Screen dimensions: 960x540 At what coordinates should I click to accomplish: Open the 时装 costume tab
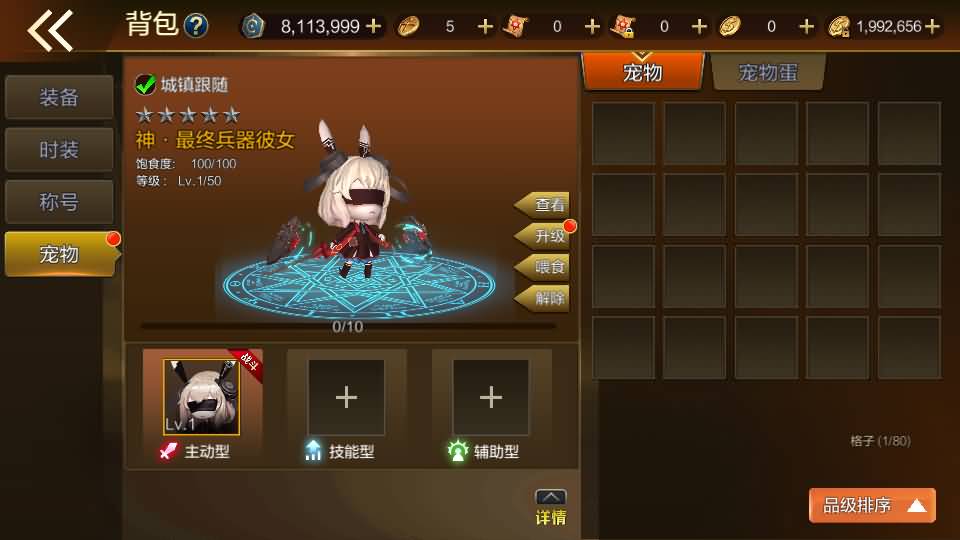(59, 150)
